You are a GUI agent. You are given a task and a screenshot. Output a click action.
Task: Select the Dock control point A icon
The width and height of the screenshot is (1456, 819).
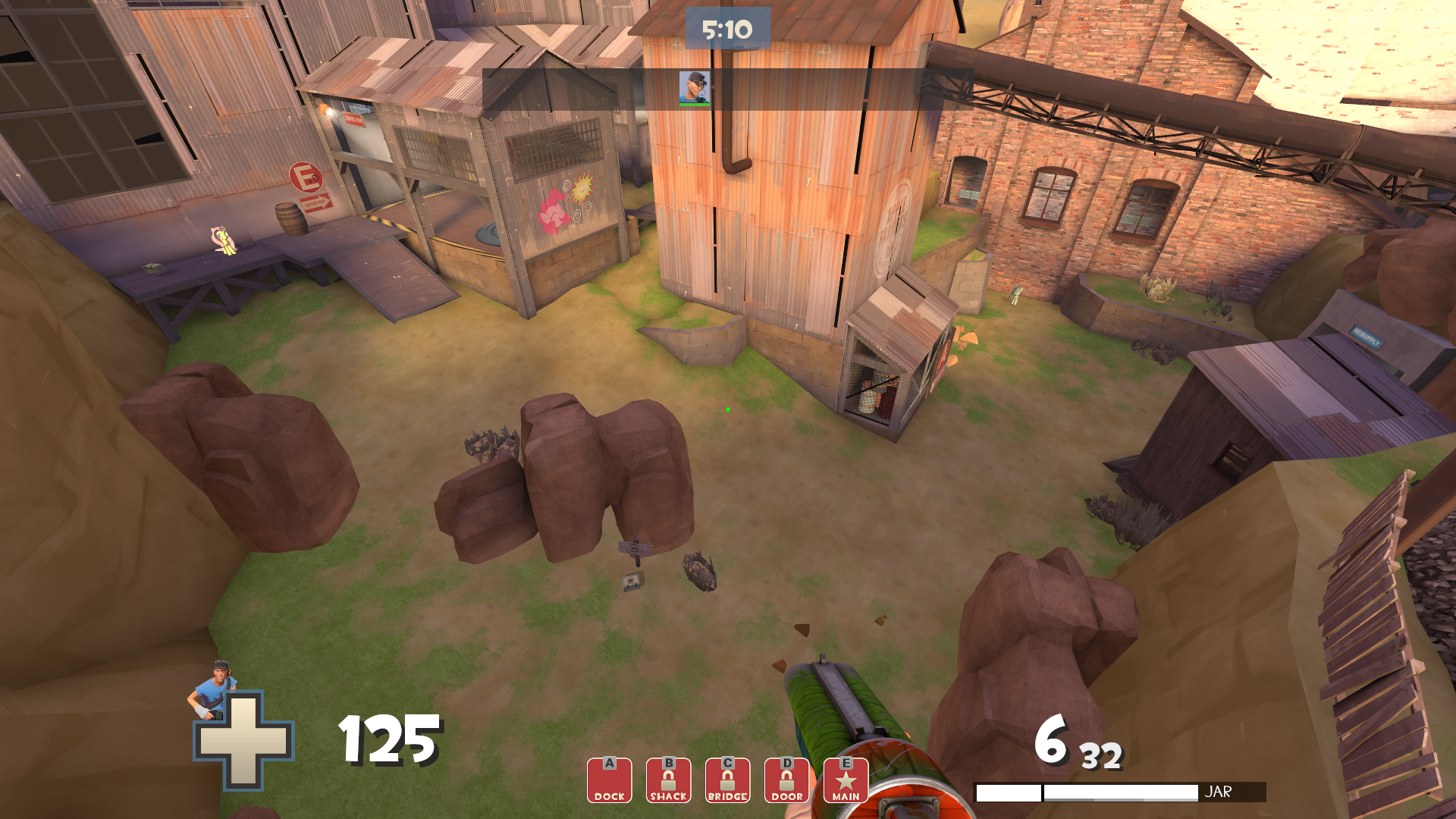[x=609, y=780]
